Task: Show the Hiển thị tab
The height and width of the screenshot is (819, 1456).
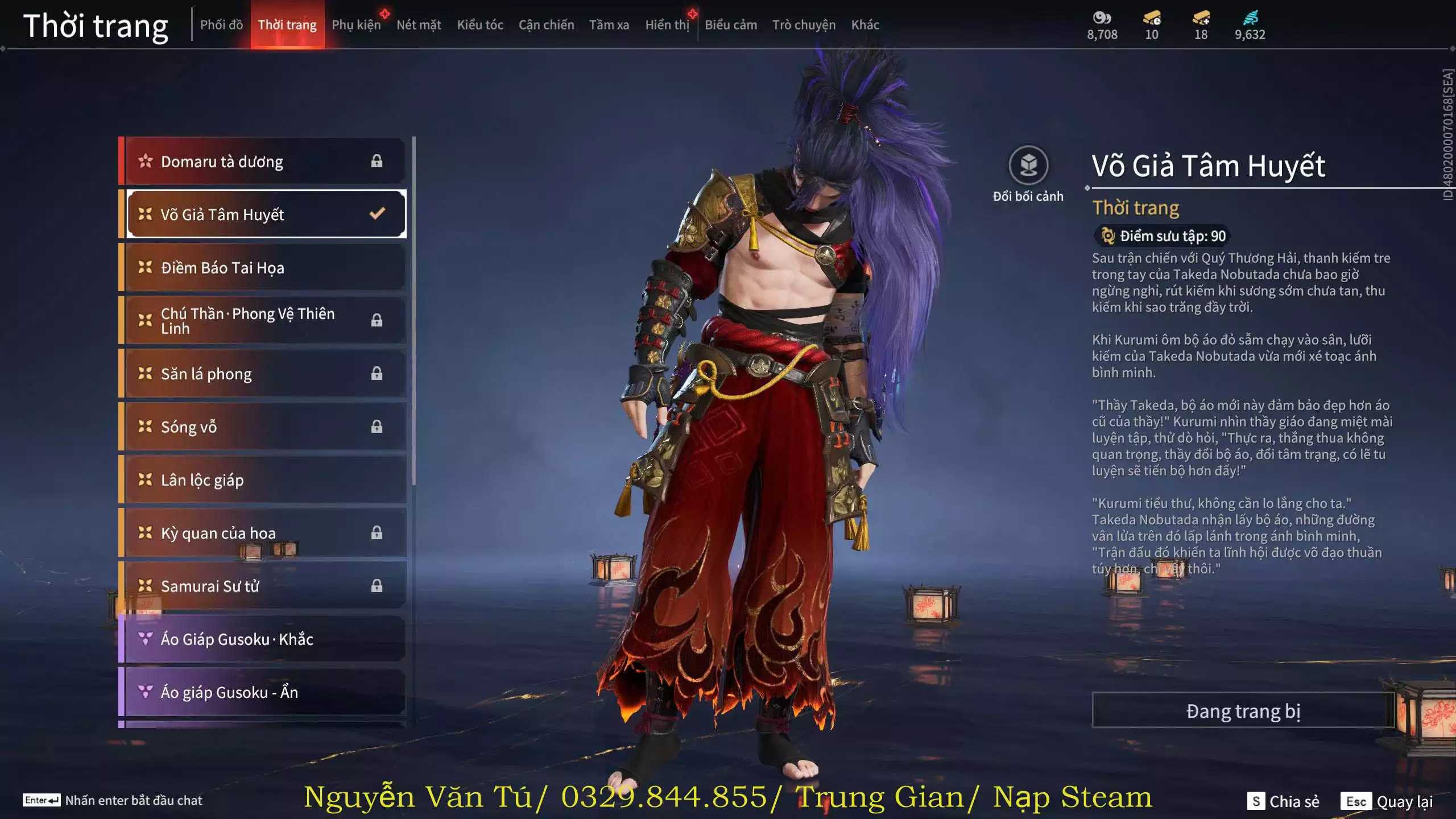Action: pyautogui.click(x=667, y=25)
